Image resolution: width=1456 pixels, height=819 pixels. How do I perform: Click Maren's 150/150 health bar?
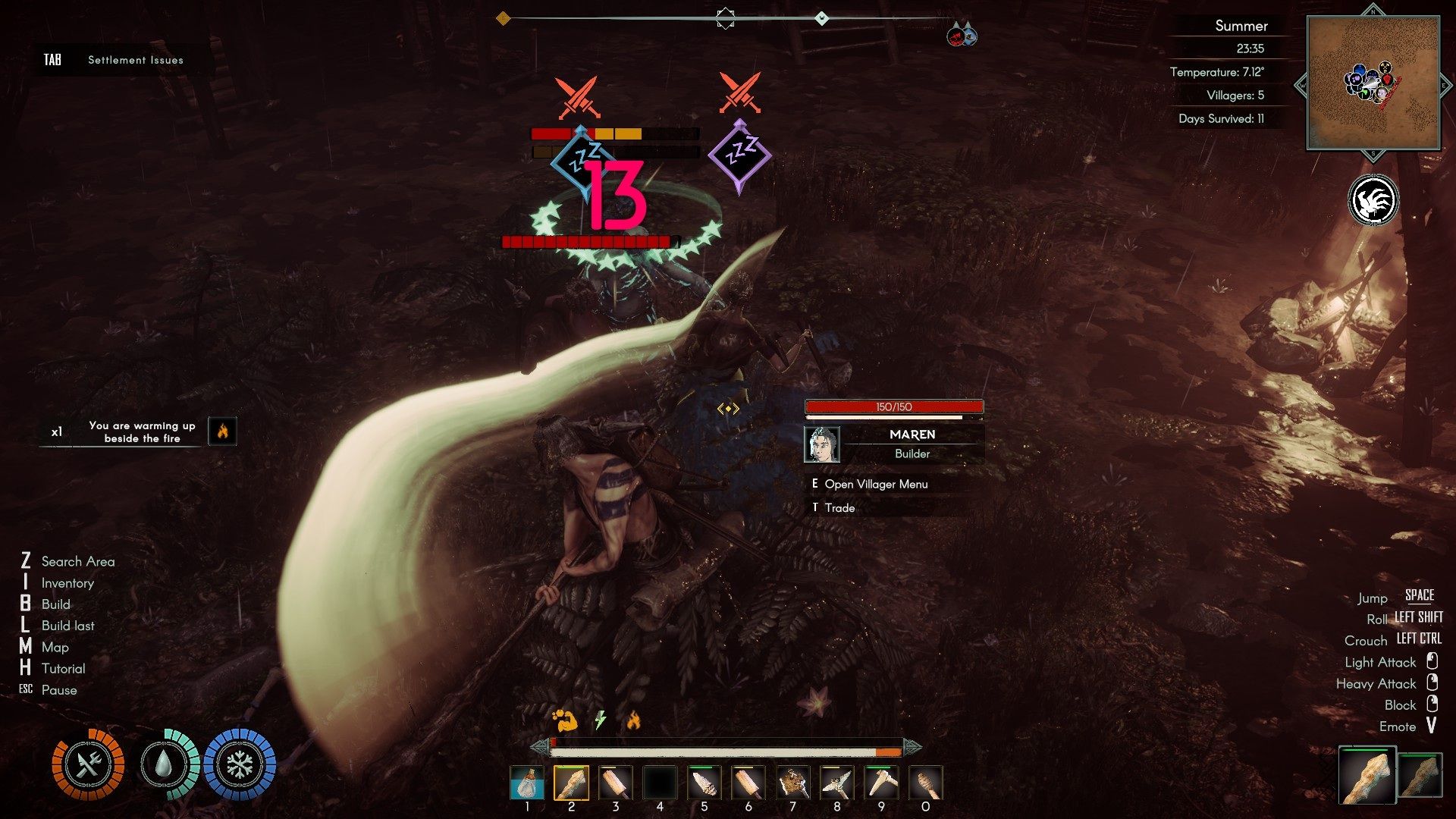click(893, 406)
